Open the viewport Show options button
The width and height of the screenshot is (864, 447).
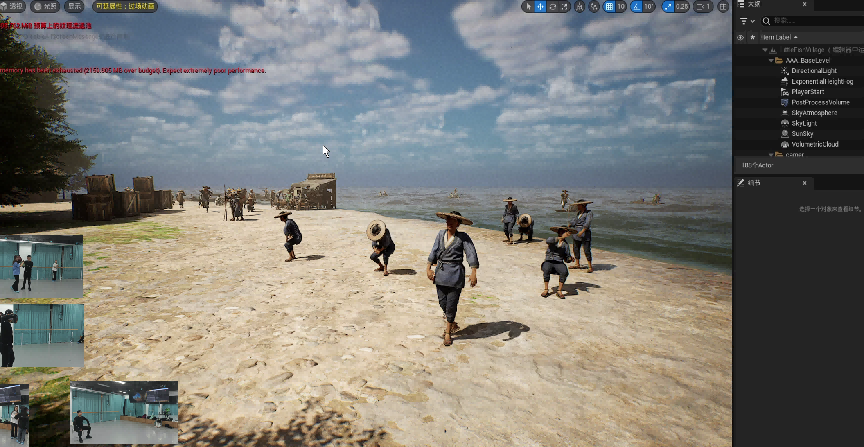tap(74, 6)
